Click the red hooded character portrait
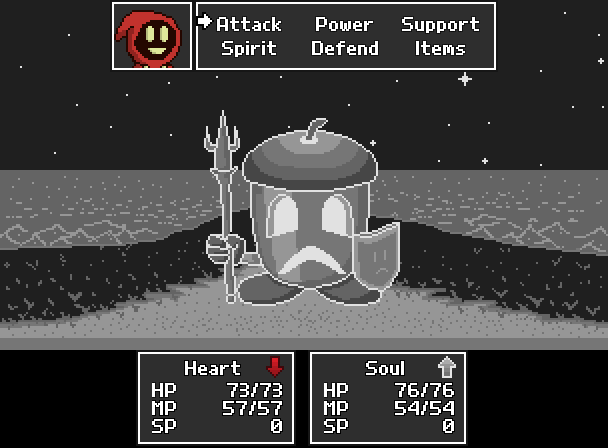Screen dimensions: 608x448 click(152, 37)
